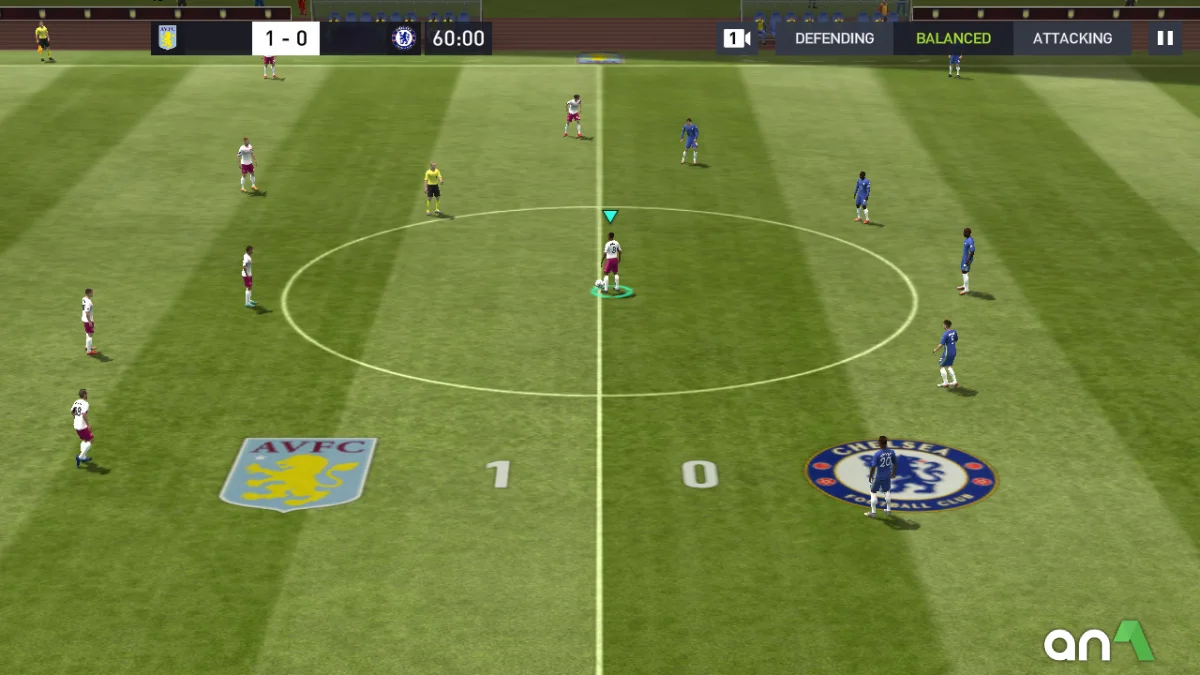
Task: Choose the Attacking tactic
Action: coord(1072,39)
